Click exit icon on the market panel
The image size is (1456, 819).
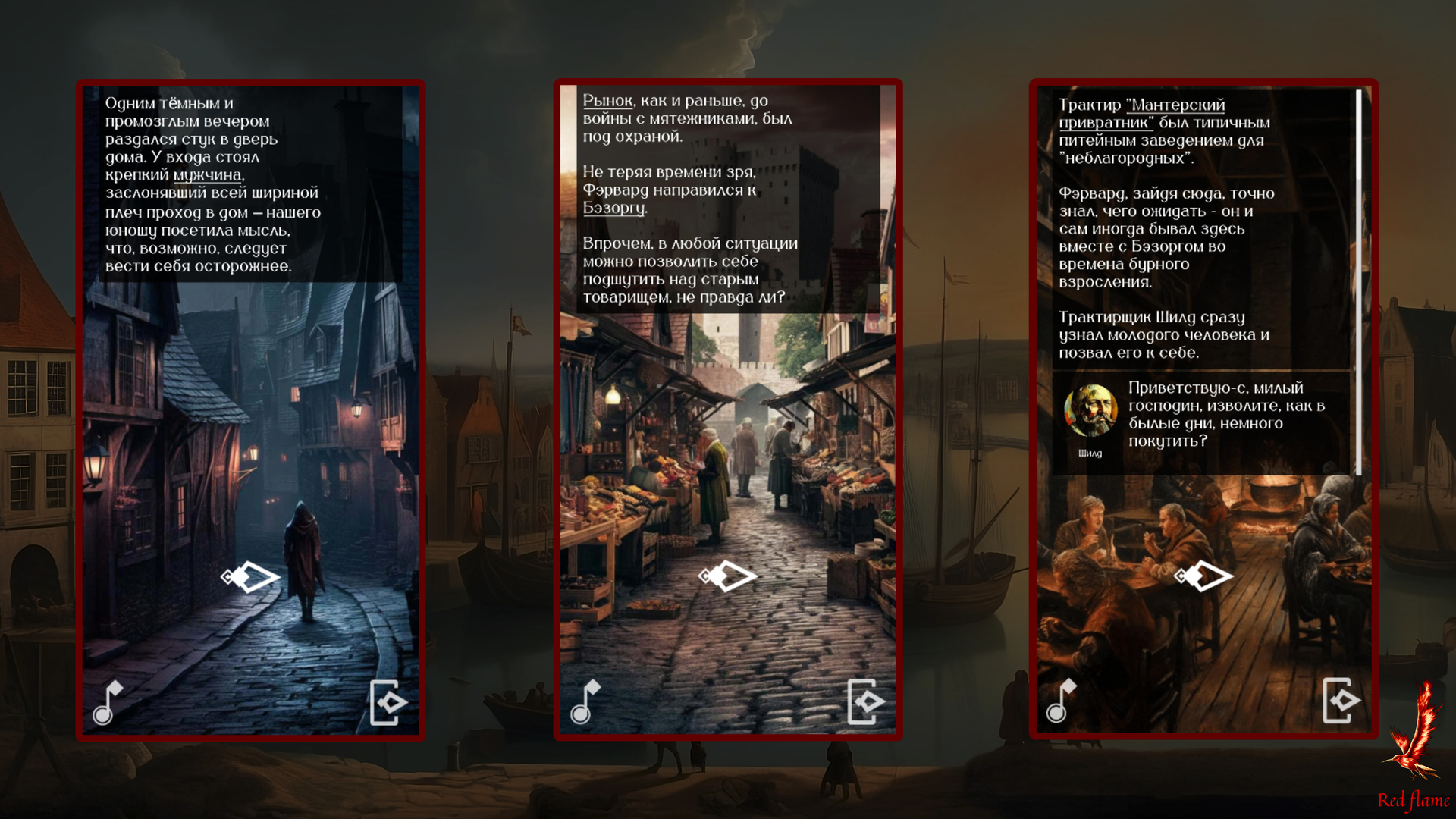865,702
